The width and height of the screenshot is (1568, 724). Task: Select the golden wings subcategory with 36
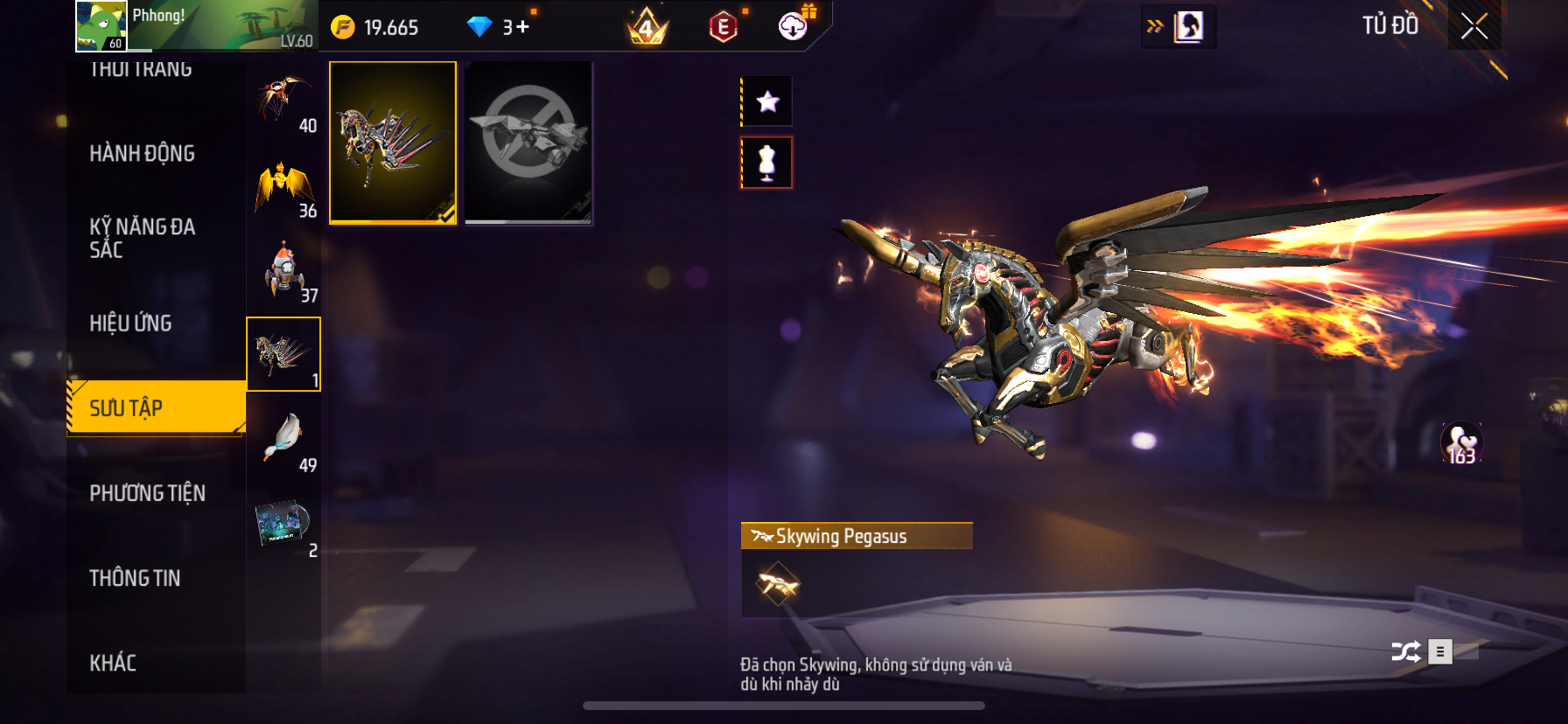click(283, 184)
